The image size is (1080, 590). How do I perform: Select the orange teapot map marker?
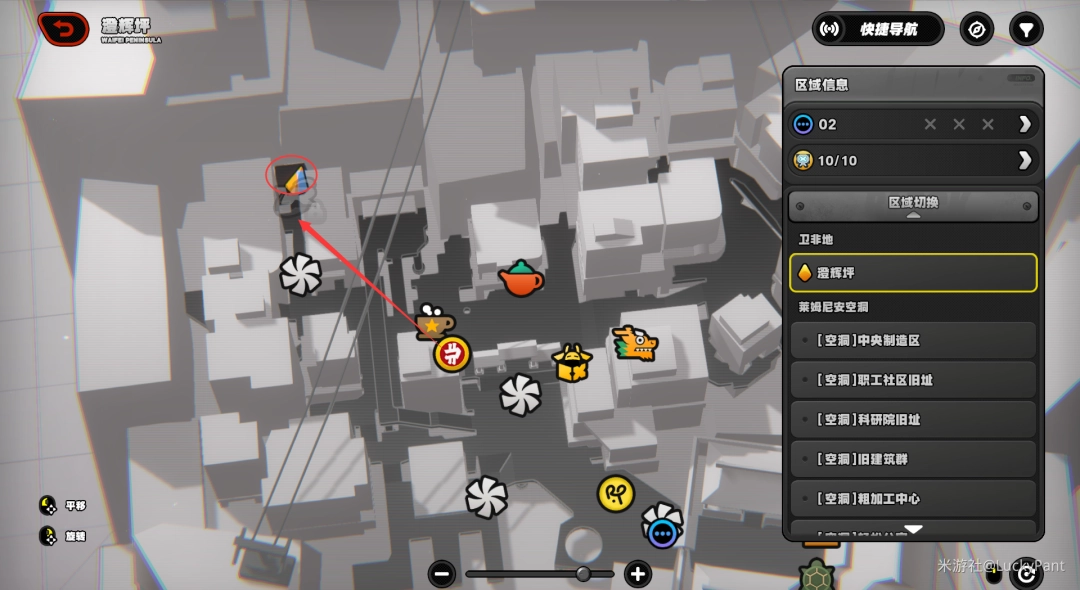[521, 279]
